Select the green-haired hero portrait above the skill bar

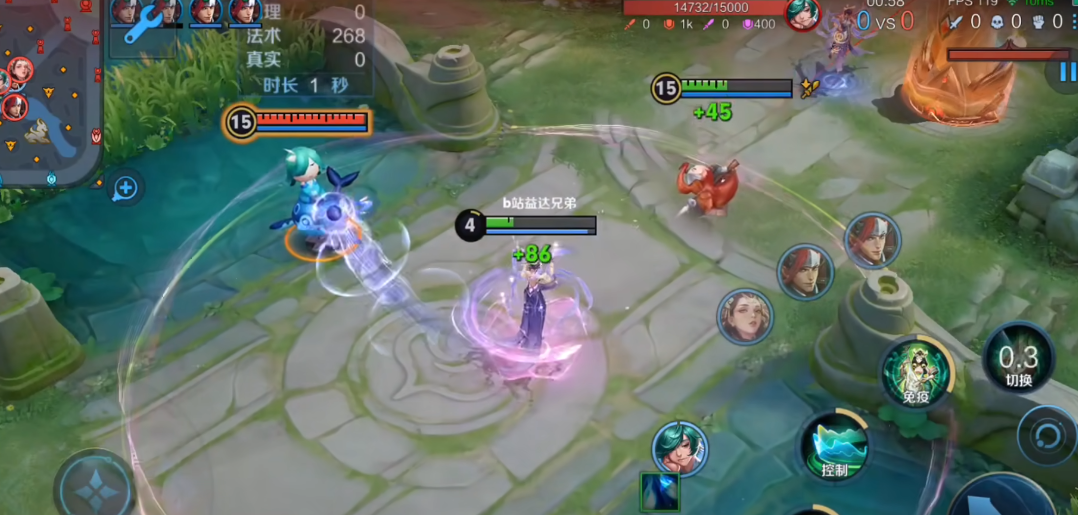(x=680, y=449)
